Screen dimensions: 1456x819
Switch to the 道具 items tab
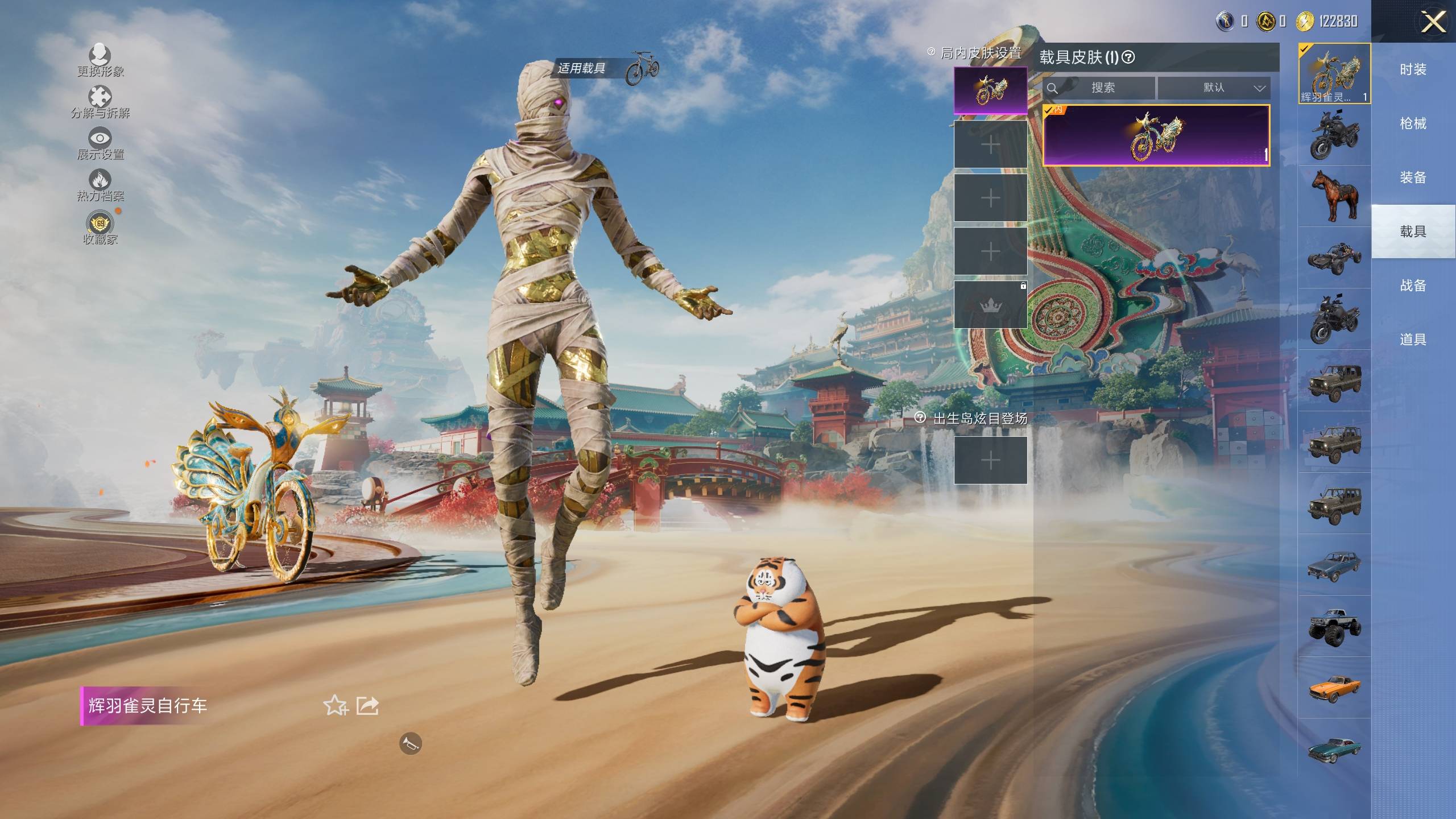tap(1413, 340)
